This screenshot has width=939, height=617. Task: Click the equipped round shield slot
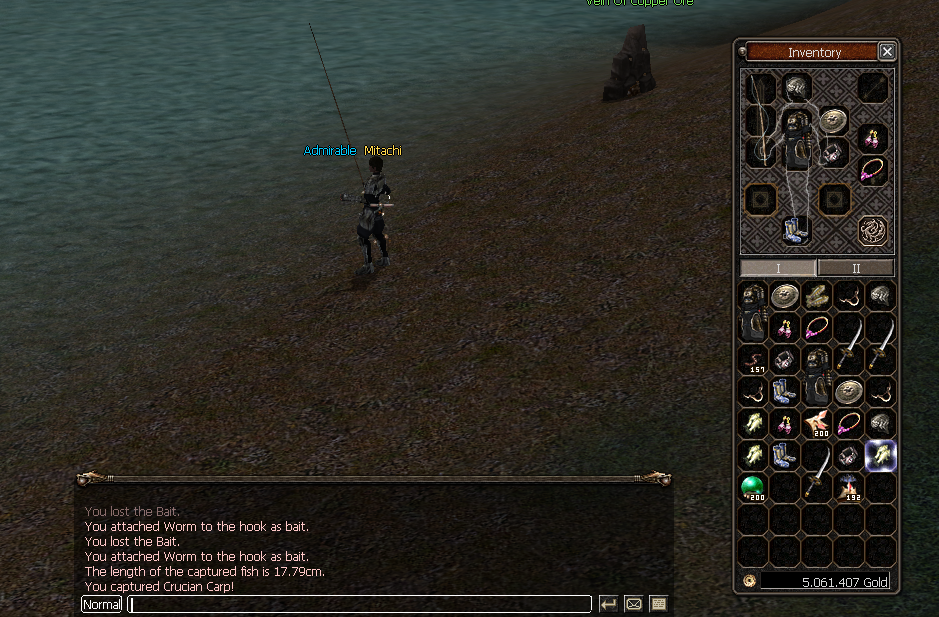point(834,121)
